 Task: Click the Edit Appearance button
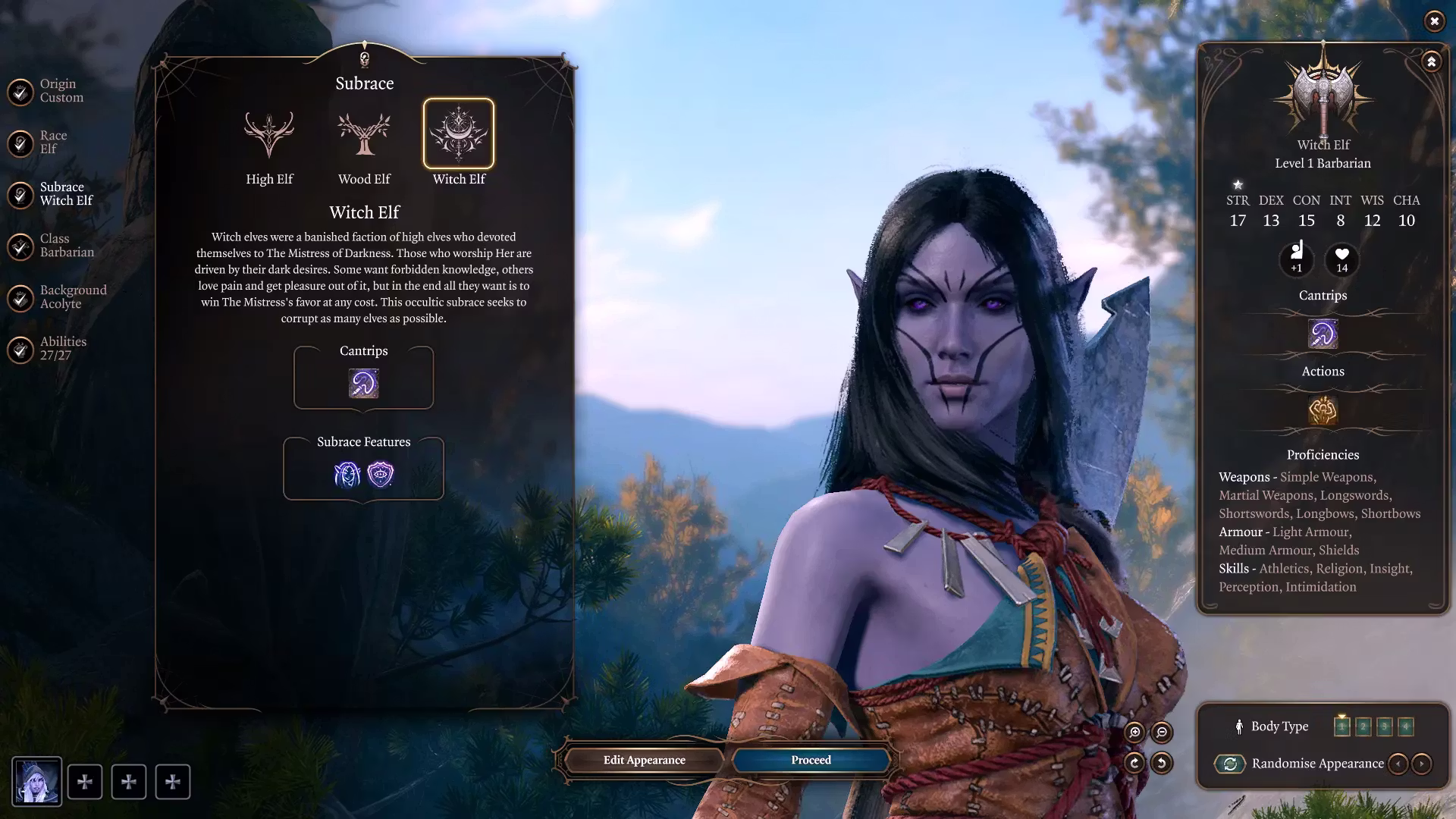pos(644,760)
